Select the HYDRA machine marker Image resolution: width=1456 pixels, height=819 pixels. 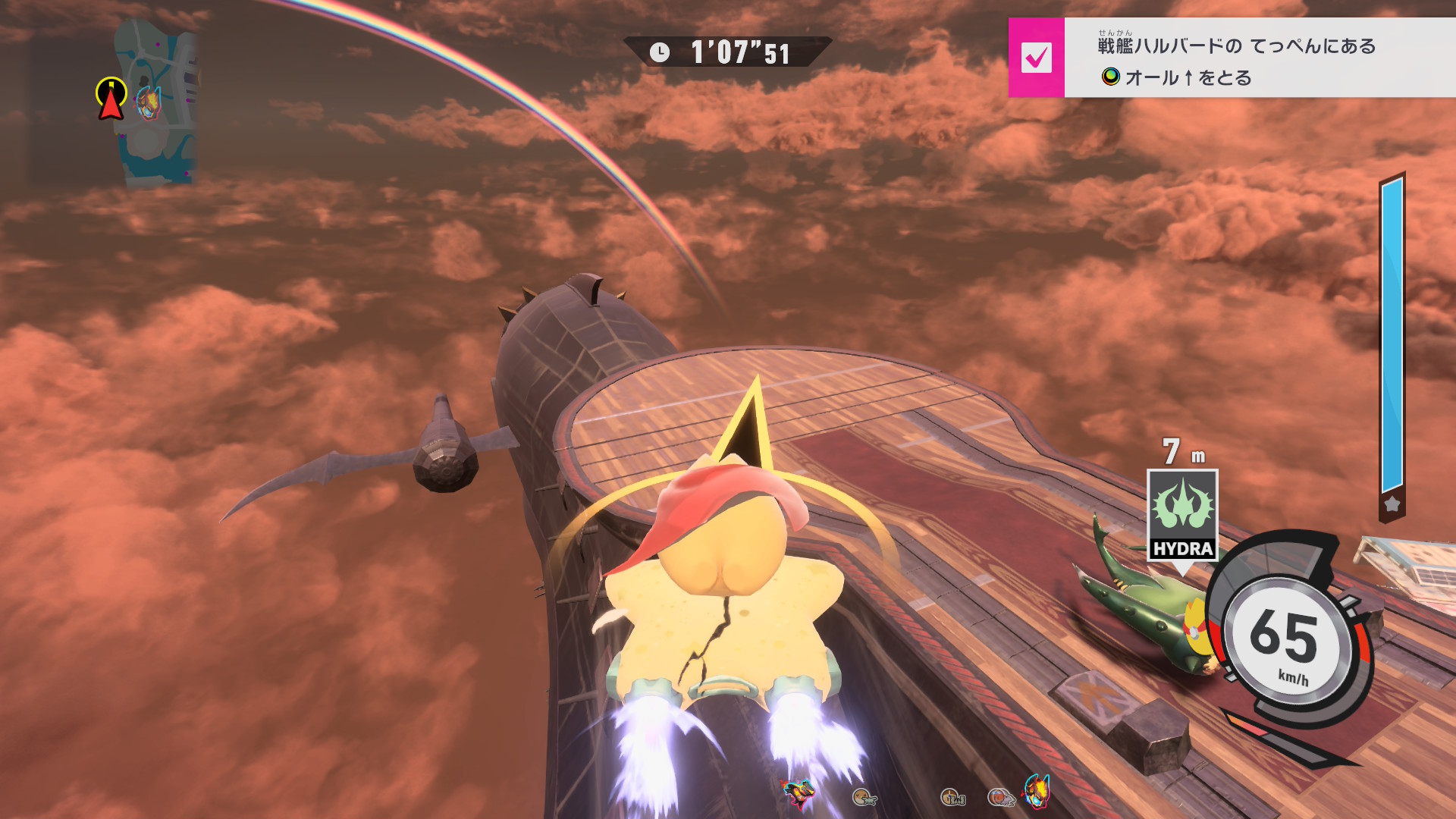(x=1182, y=515)
